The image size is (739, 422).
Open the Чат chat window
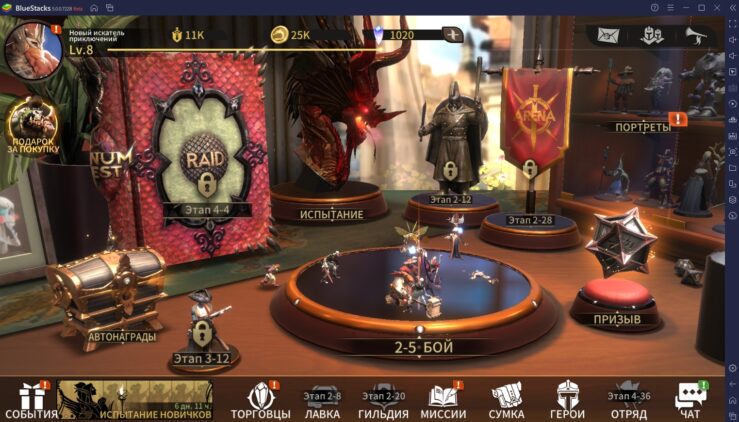(689, 399)
